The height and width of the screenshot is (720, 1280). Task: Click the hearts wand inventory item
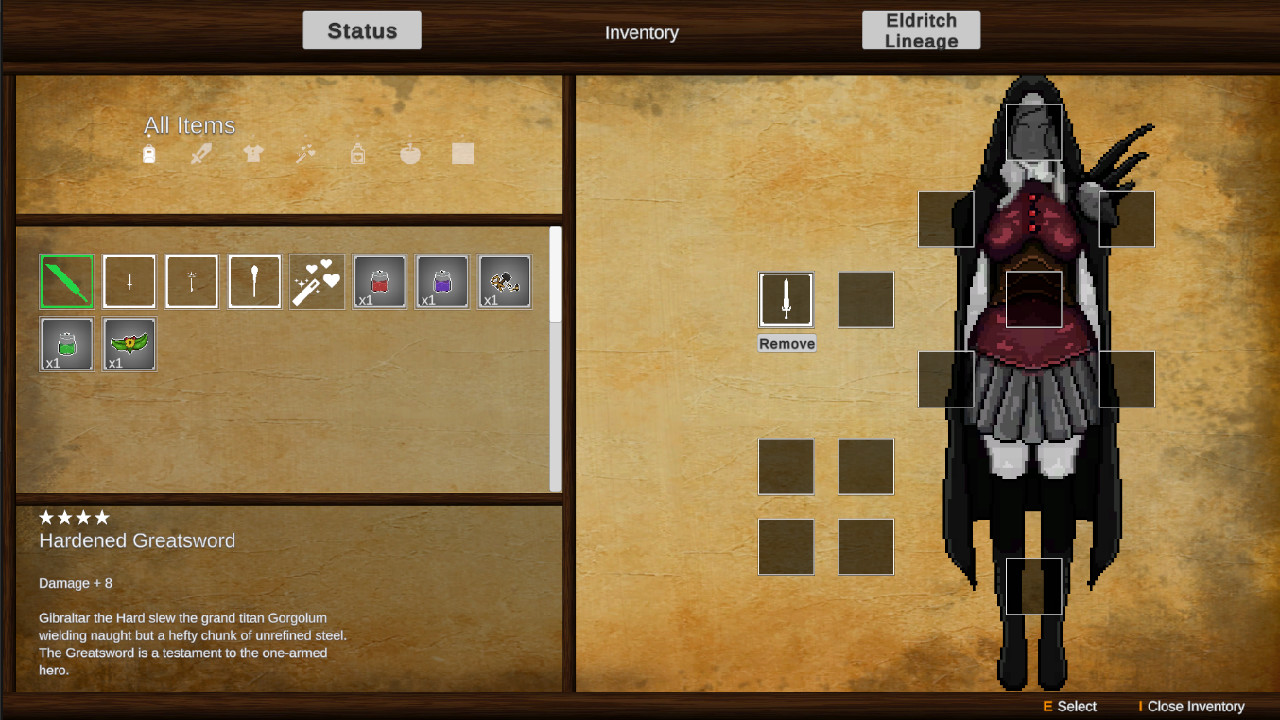(x=316, y=281)
